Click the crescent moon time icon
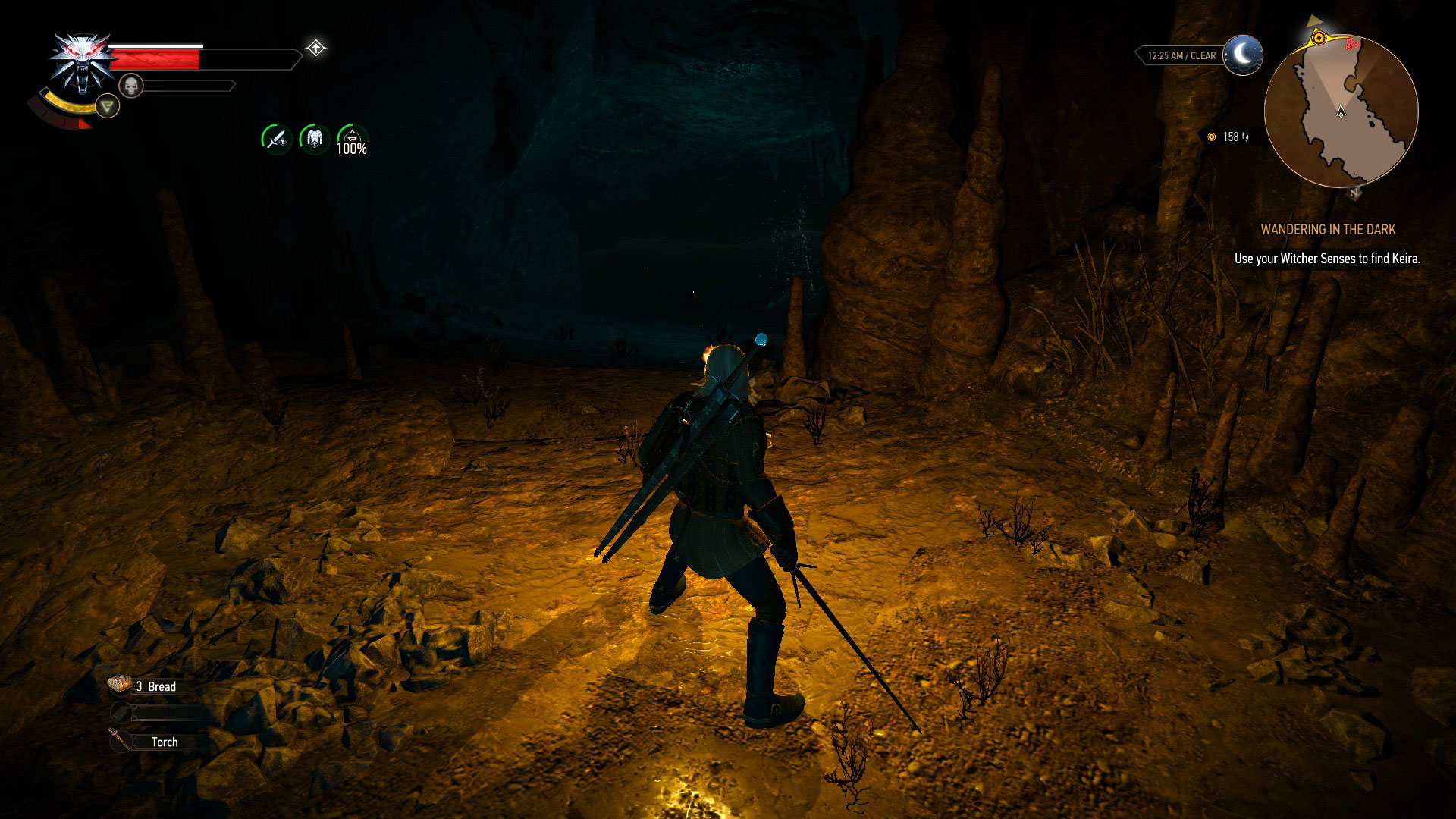The width and height of the screenshot is (1456, 819). click(1243, 55)
